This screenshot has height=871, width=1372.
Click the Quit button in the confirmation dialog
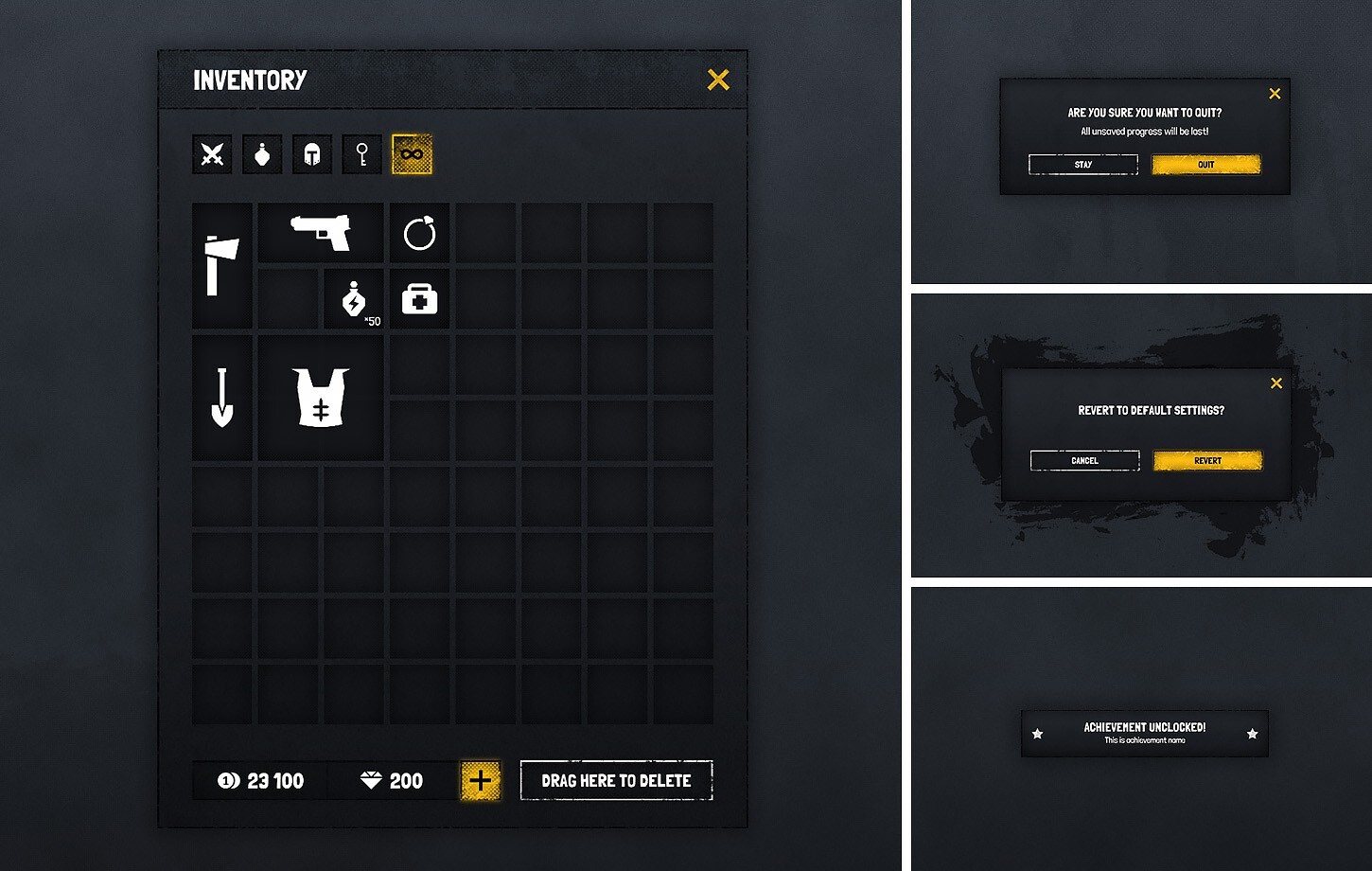pyautogui.click(x=1205, y=165)
